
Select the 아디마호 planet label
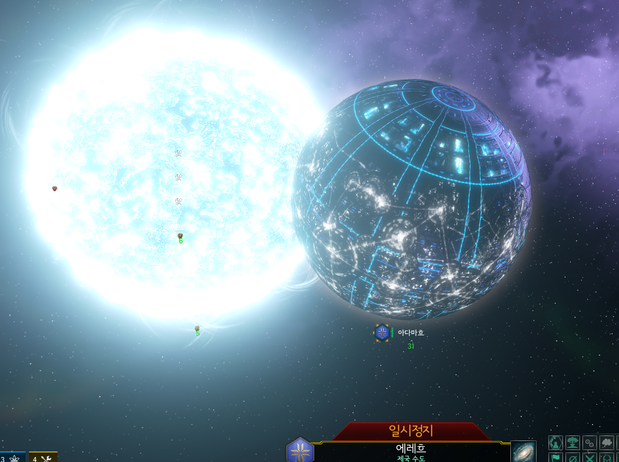coord(411,332)
